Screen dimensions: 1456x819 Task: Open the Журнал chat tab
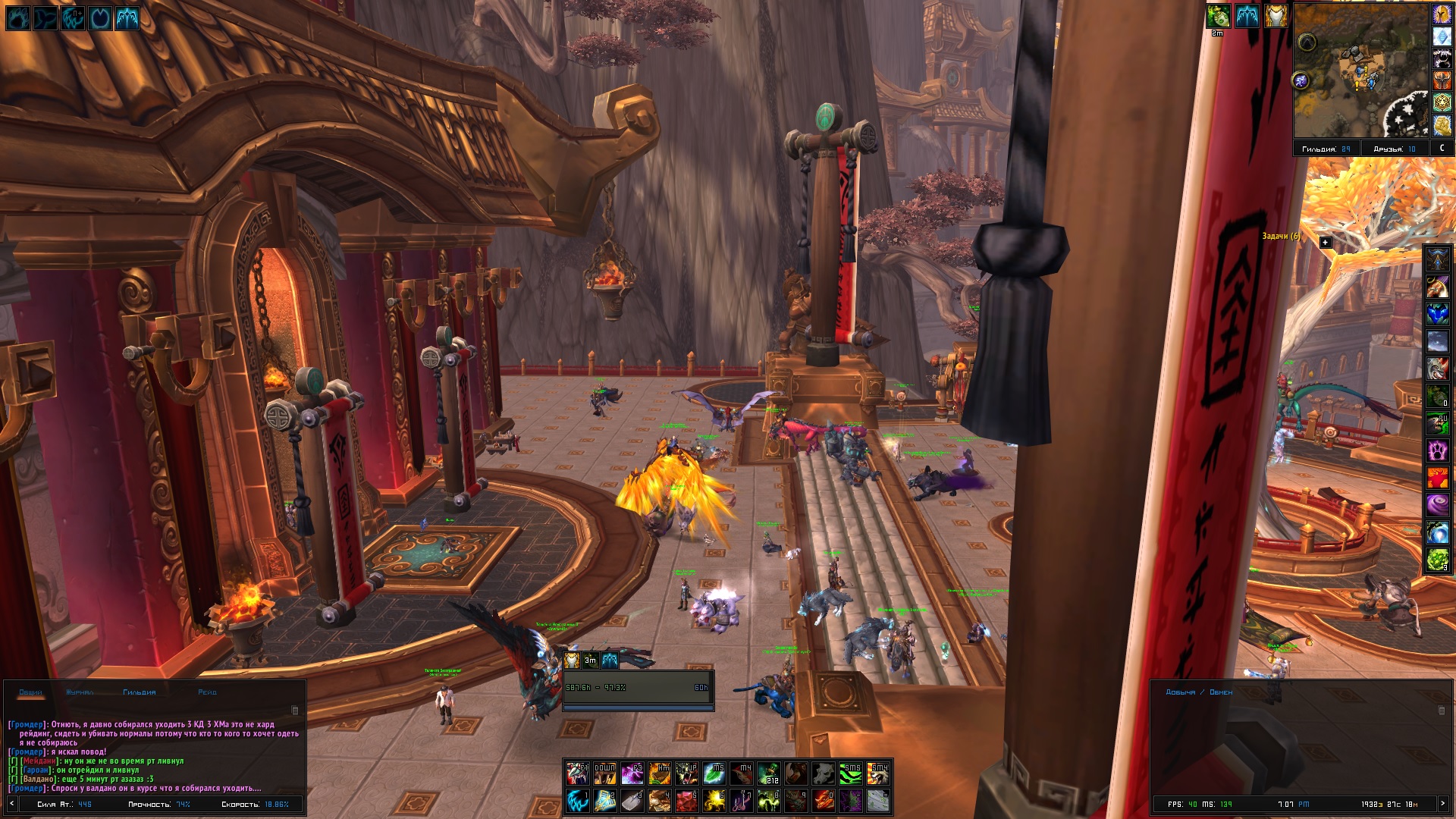(80, 692)
